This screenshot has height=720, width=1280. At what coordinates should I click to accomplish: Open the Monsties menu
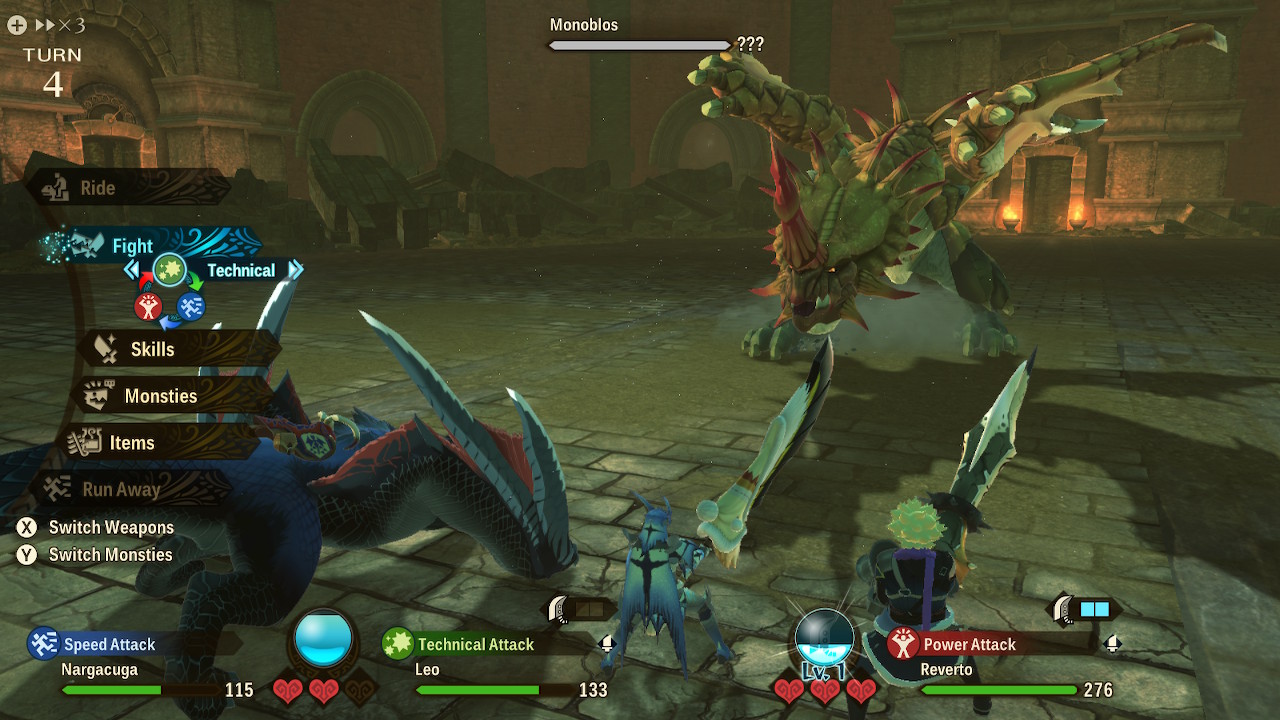[x=160, y=396]
